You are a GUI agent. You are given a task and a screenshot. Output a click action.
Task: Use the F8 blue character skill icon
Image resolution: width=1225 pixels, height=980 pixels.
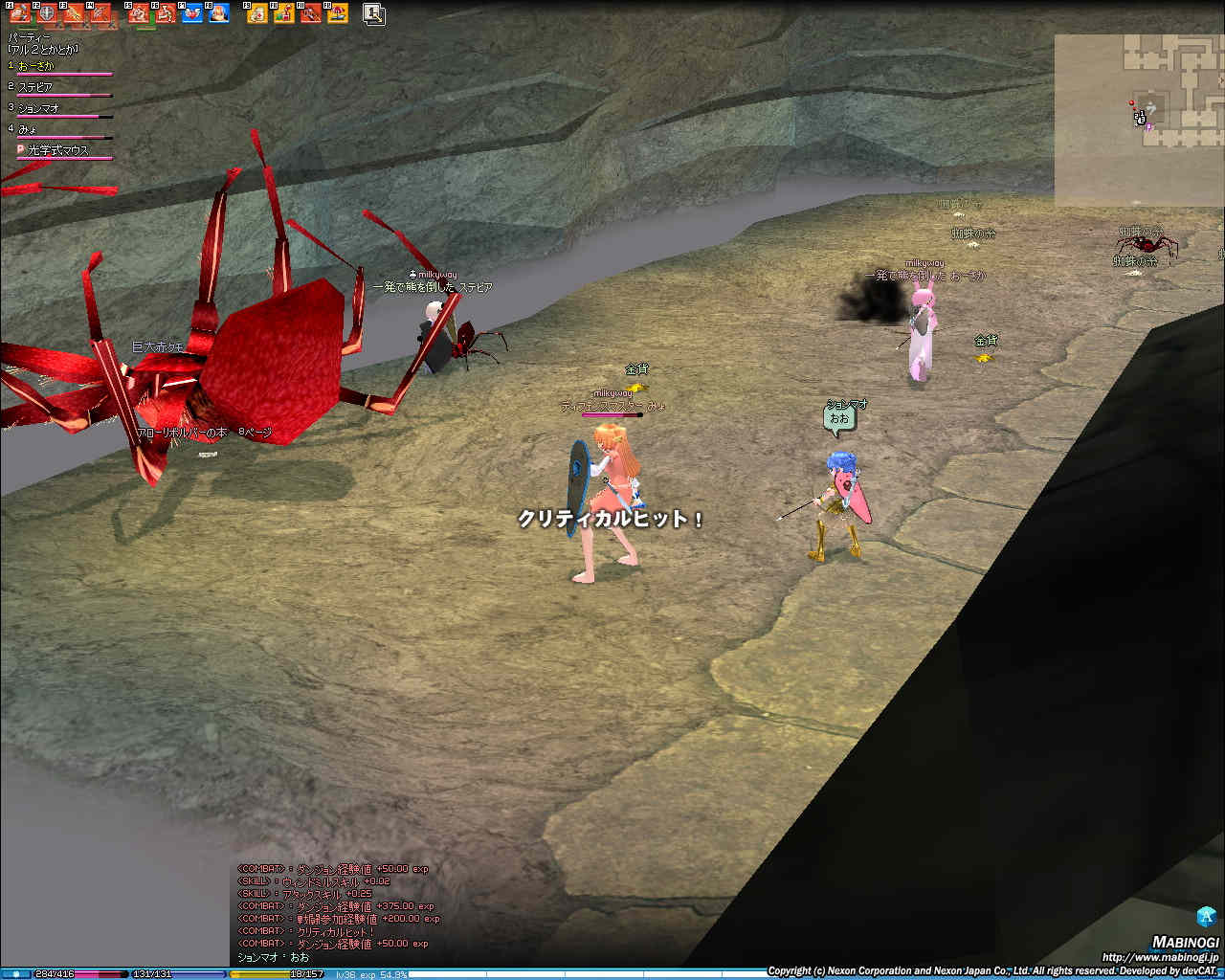[219, 13]
